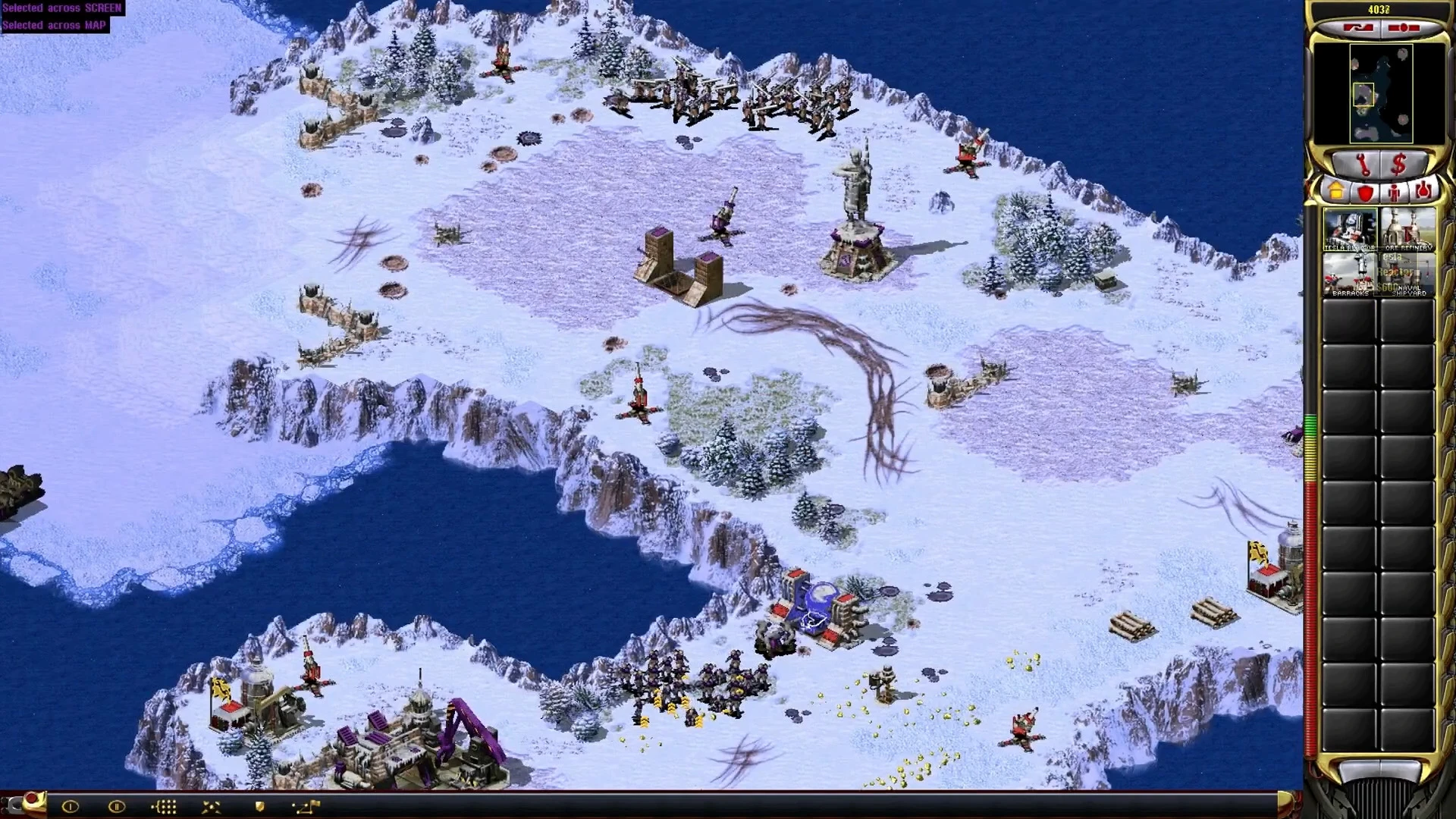1456x819 pixels.
Task: Click the radar minimap
Action: 1379,94
